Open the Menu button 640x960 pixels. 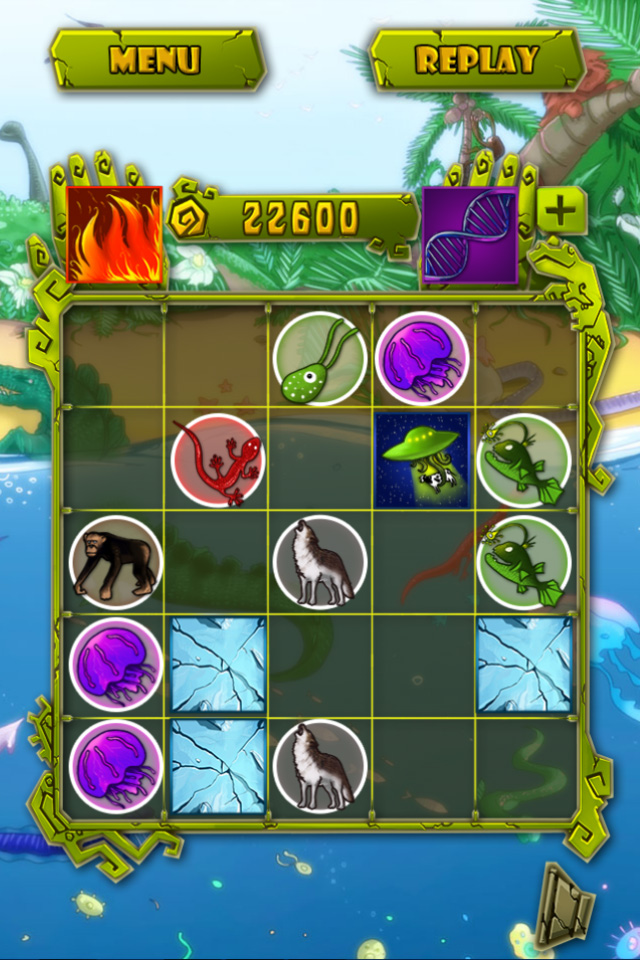point(156,59)
